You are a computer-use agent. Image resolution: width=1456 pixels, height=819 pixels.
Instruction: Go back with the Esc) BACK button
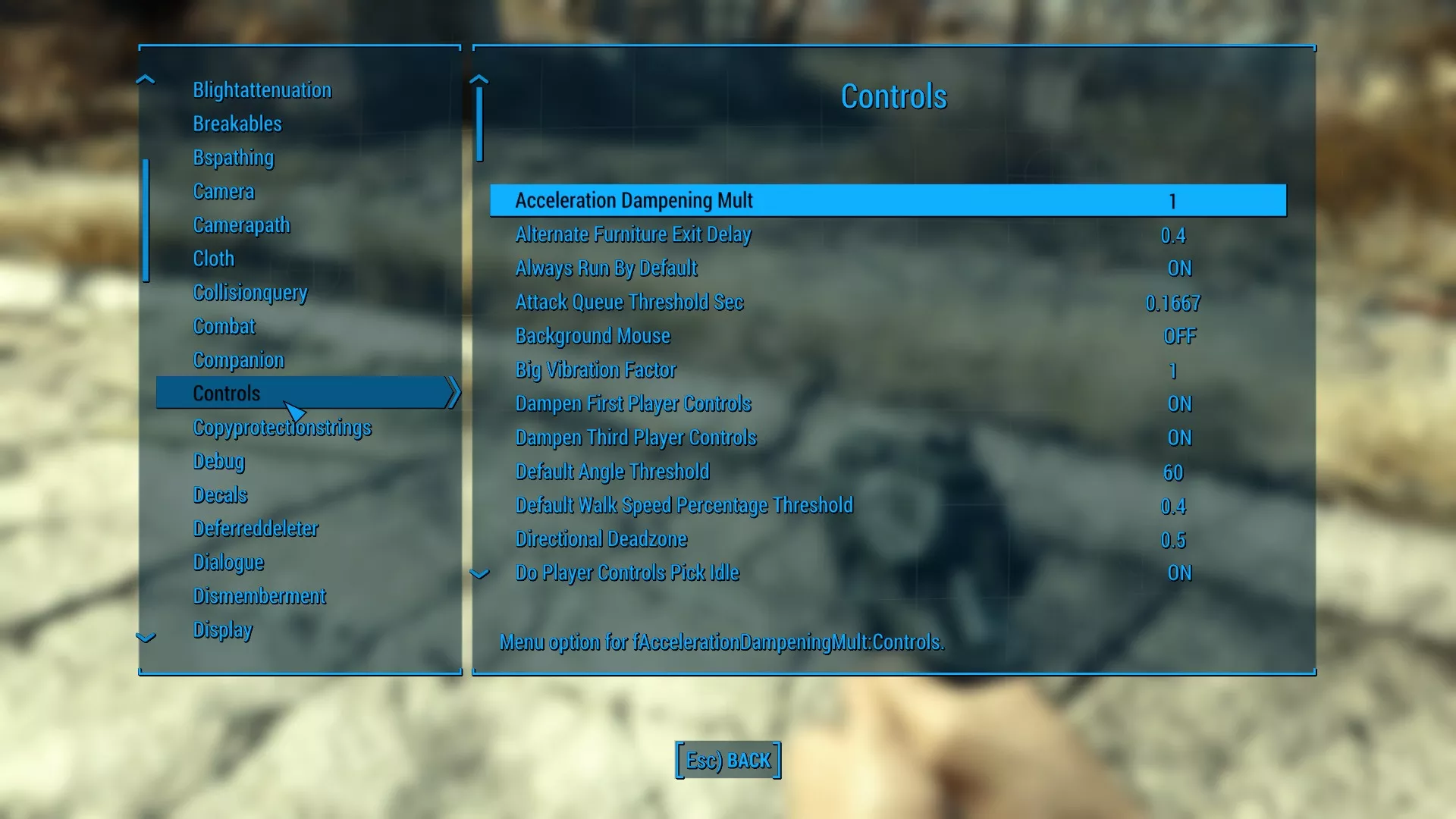728,760
